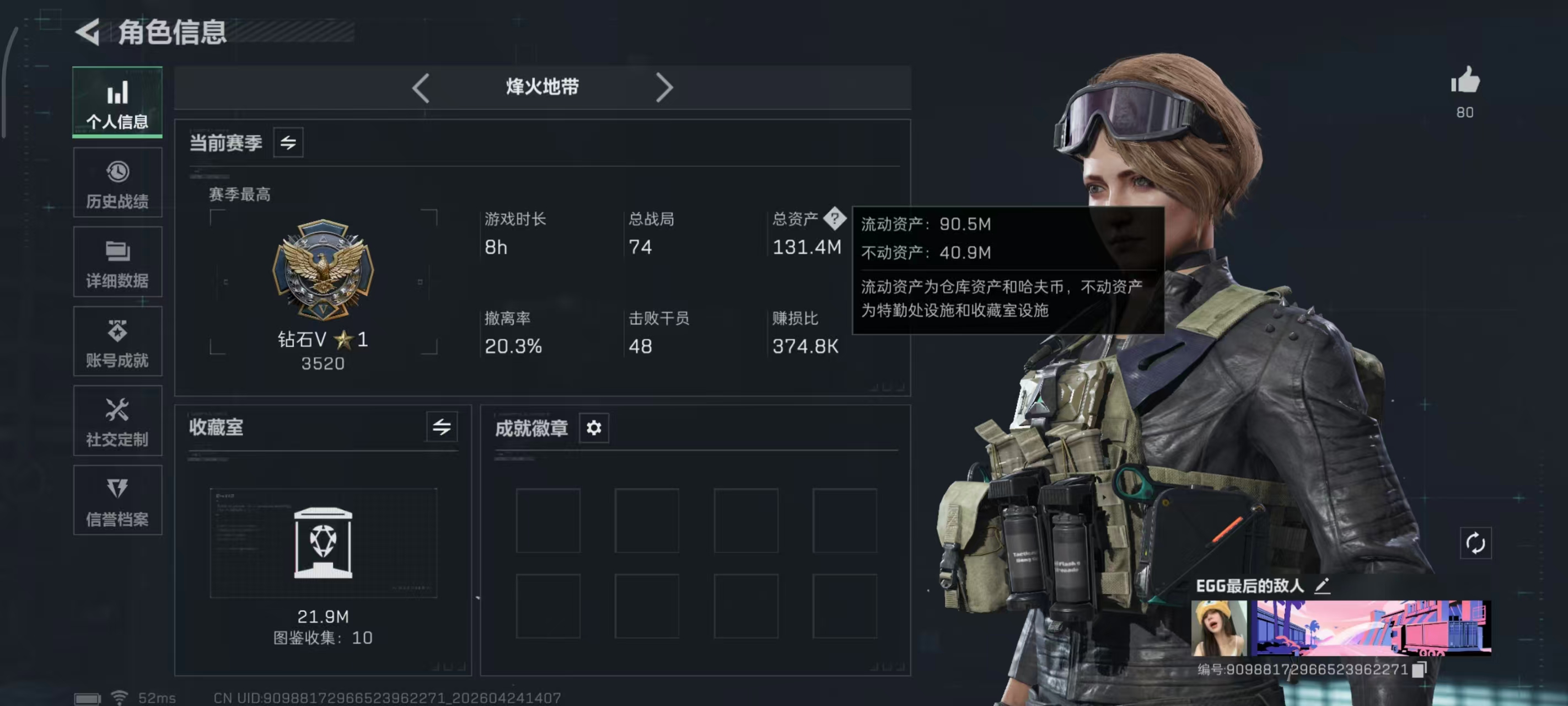This screenshot has width=1568, height=706.
Task: Go to previous mode with left arrow
Action: 421,87
